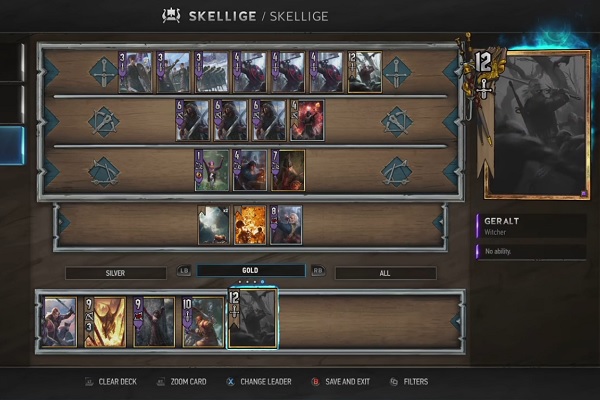Open the Filters option
This screenshot has width=600, height=400.
pos(409,381)
